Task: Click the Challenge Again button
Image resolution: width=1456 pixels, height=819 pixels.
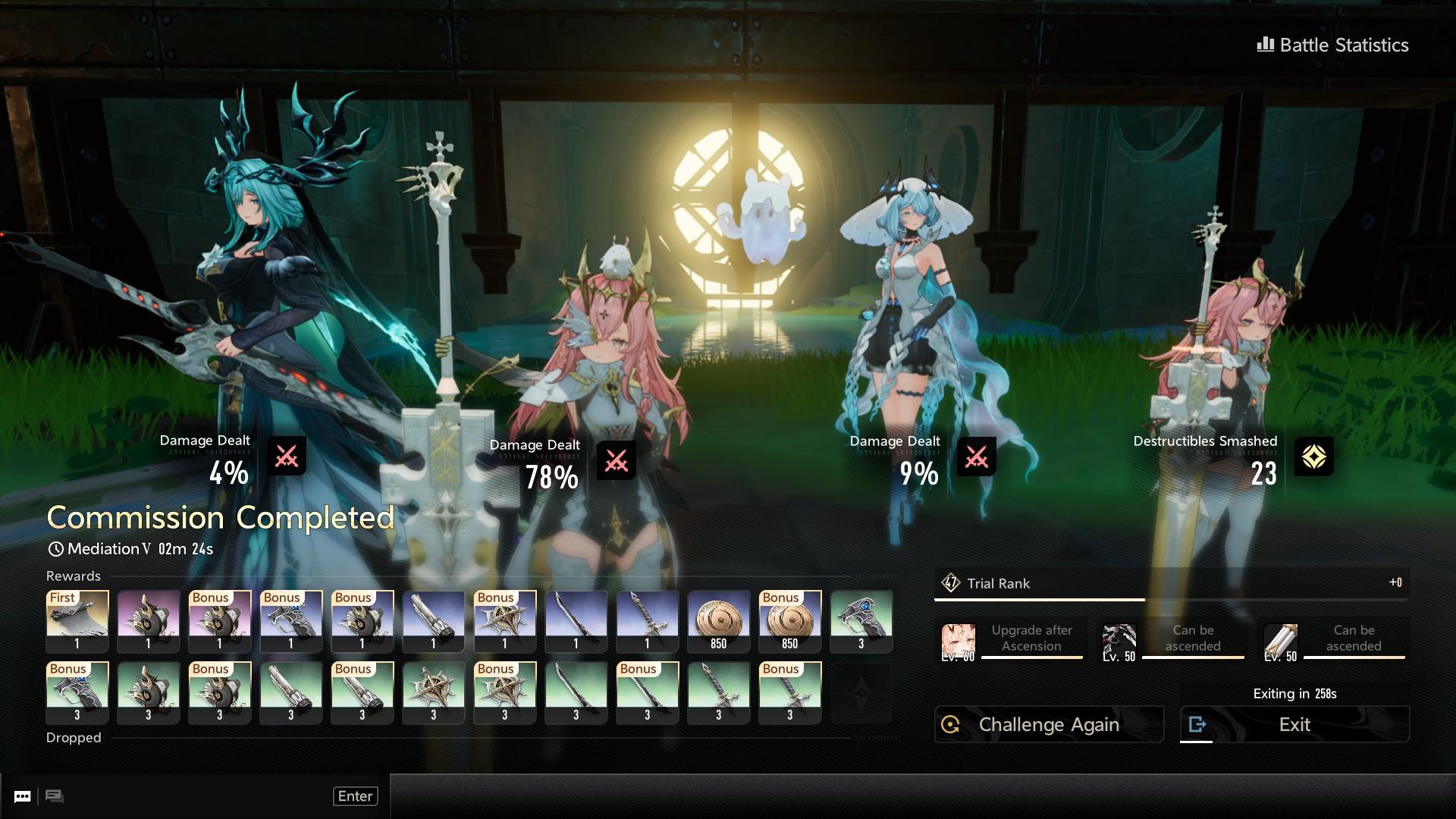Action: 1049,724
